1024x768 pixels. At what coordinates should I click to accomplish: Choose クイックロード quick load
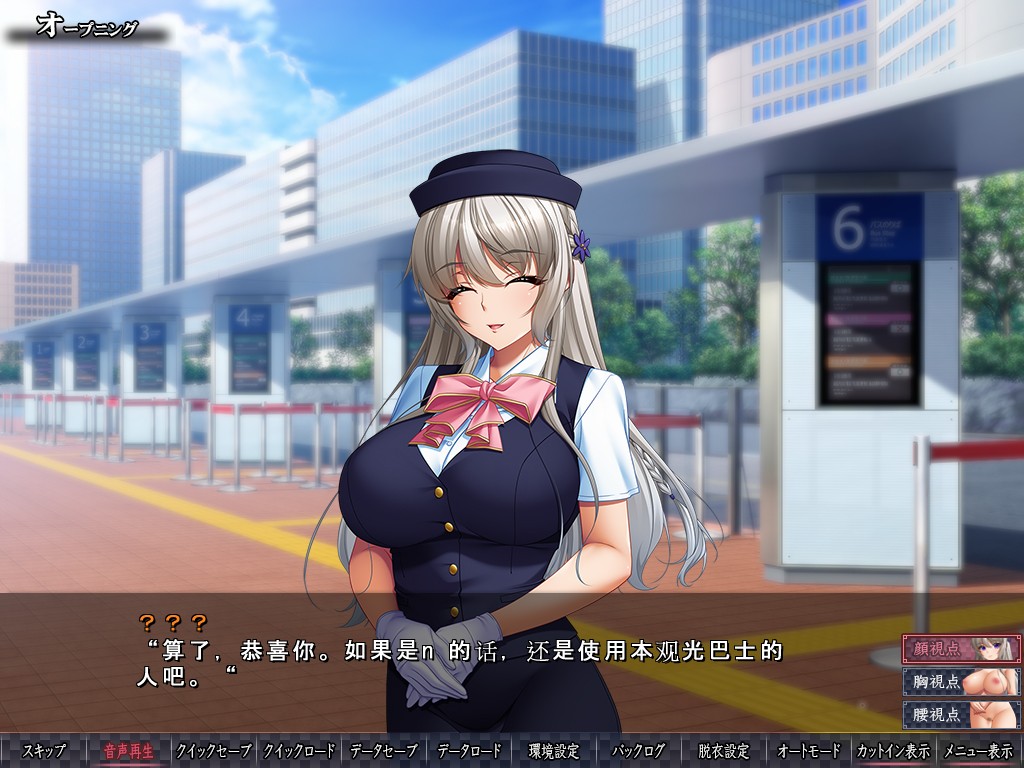[x=298, y=751]
